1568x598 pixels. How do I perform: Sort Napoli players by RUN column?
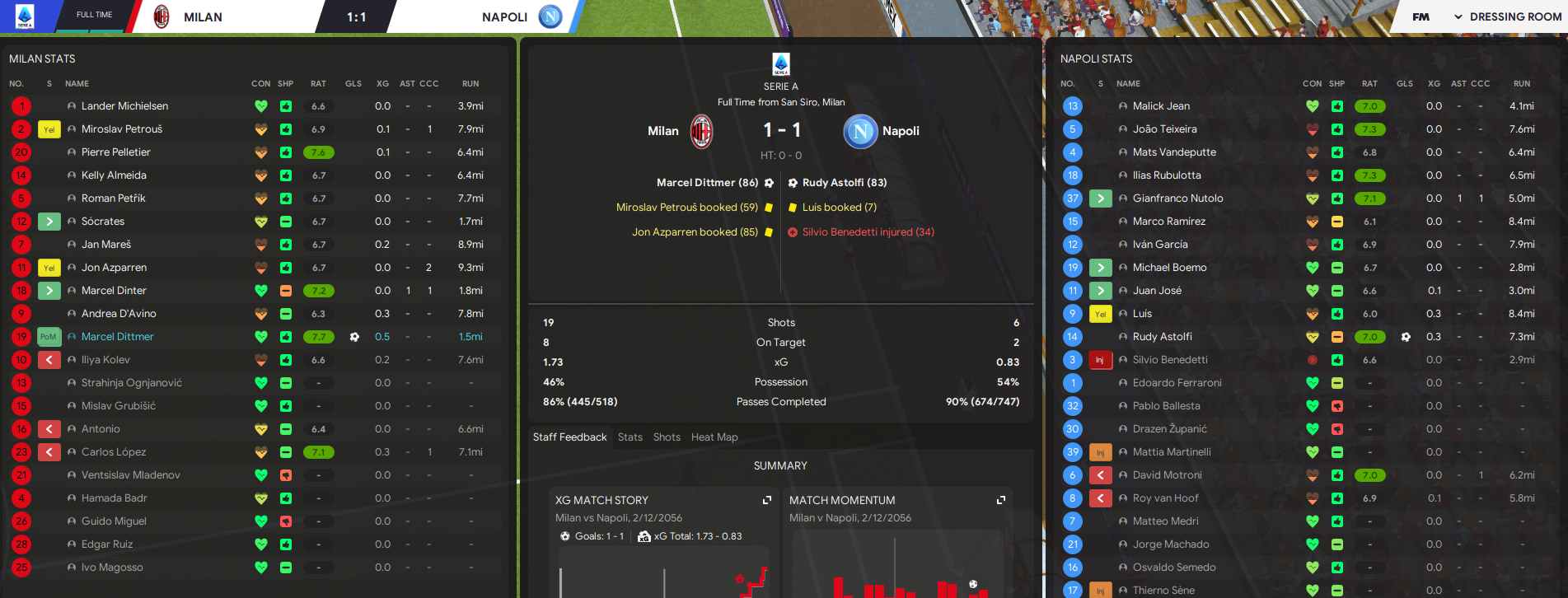pos(1521,84)
